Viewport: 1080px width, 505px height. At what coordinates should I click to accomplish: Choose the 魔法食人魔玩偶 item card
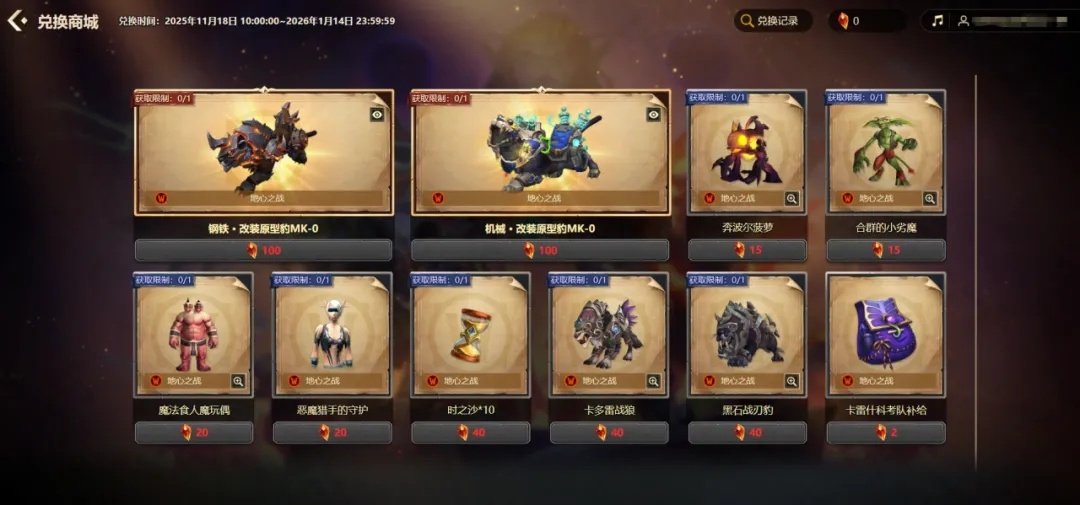click(x=194, y=333)
